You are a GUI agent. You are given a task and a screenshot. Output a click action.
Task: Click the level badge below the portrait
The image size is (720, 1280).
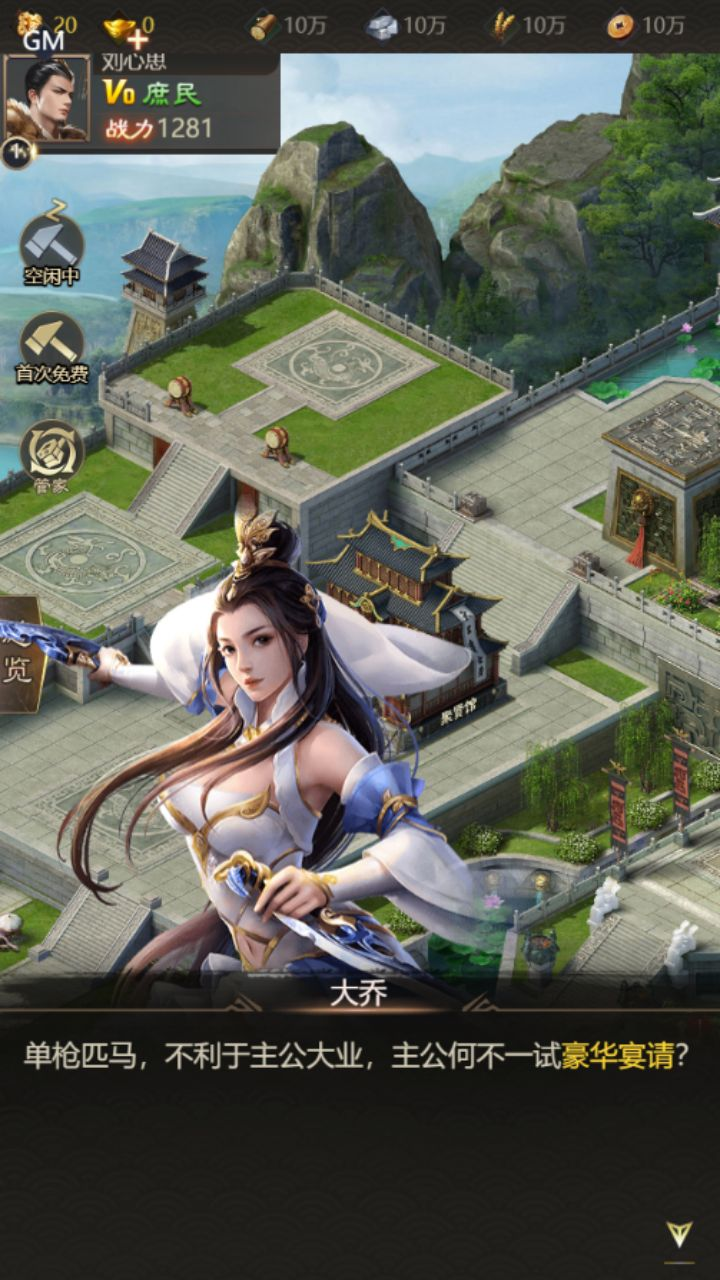pos(17,152)
